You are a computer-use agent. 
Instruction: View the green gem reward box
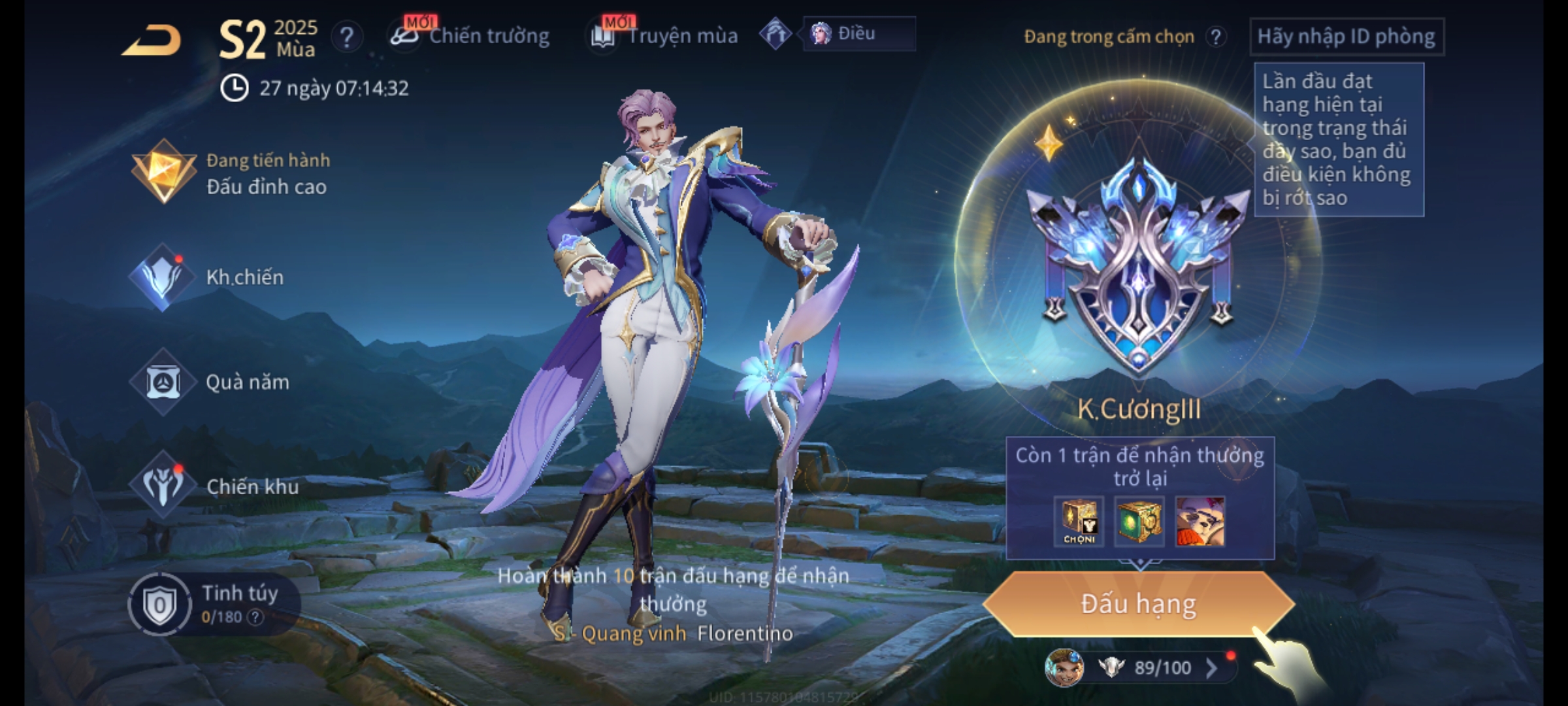coord(1139,522)
